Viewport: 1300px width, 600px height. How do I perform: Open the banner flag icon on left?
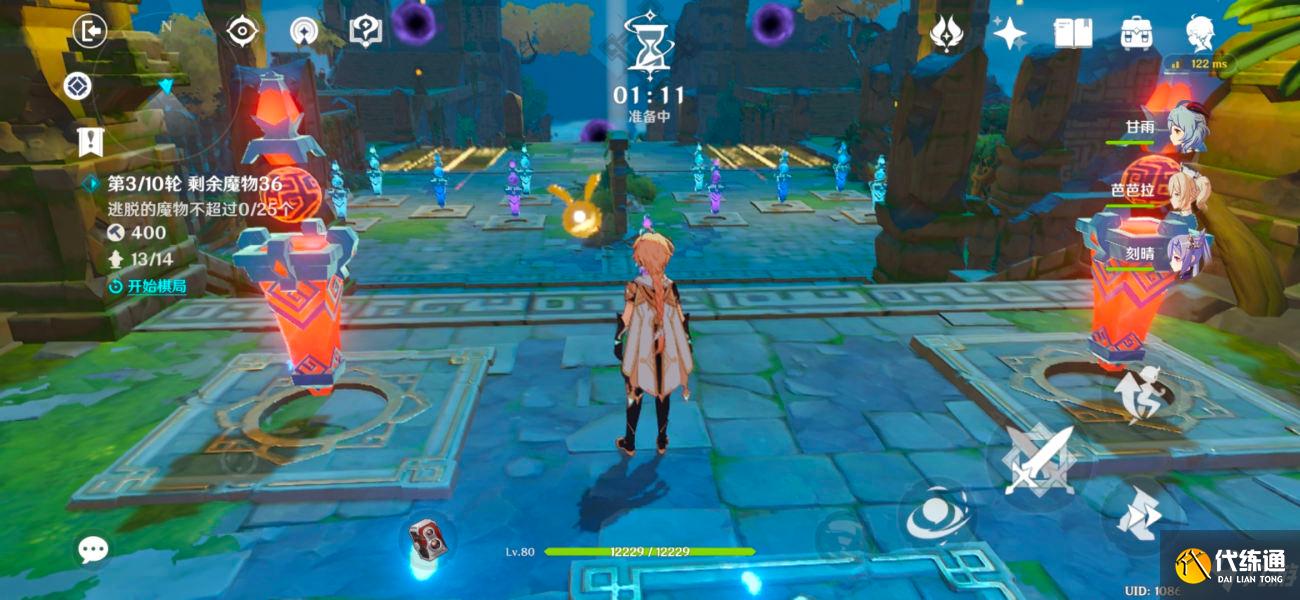[91, 142]
